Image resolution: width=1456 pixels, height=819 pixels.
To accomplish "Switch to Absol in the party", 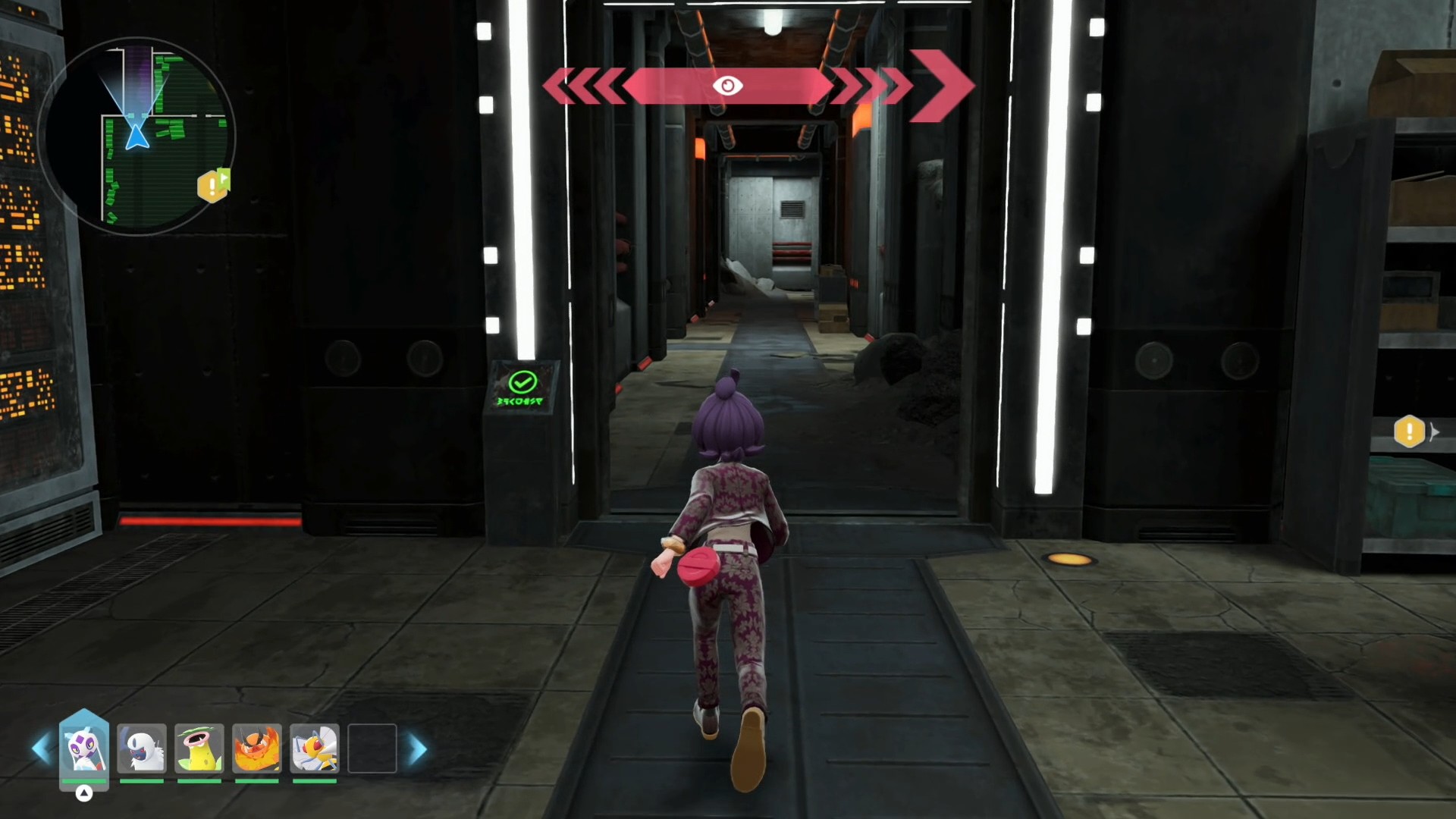I will pos(142,748).
